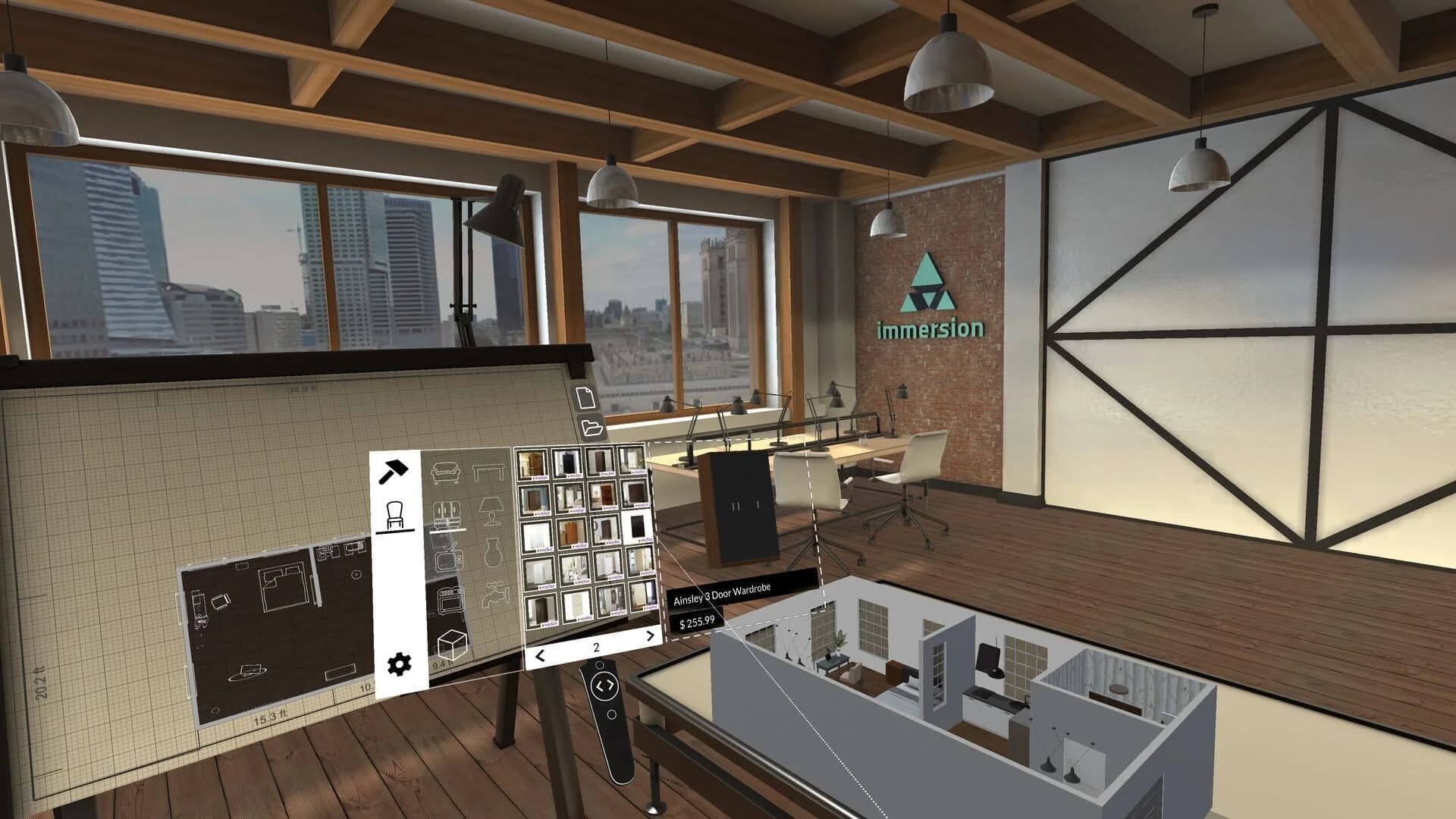Select the kitchen stove category icon
Viewport: 1456px width, 819px height.
point(450,599)
